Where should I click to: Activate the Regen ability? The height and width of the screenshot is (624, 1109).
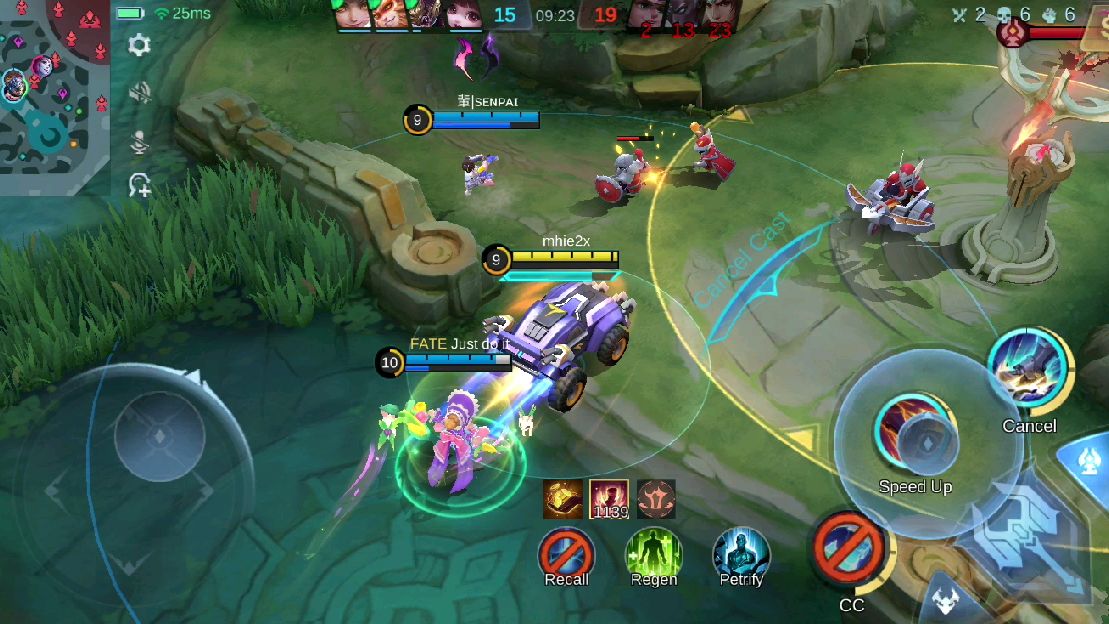click(653, 553)
